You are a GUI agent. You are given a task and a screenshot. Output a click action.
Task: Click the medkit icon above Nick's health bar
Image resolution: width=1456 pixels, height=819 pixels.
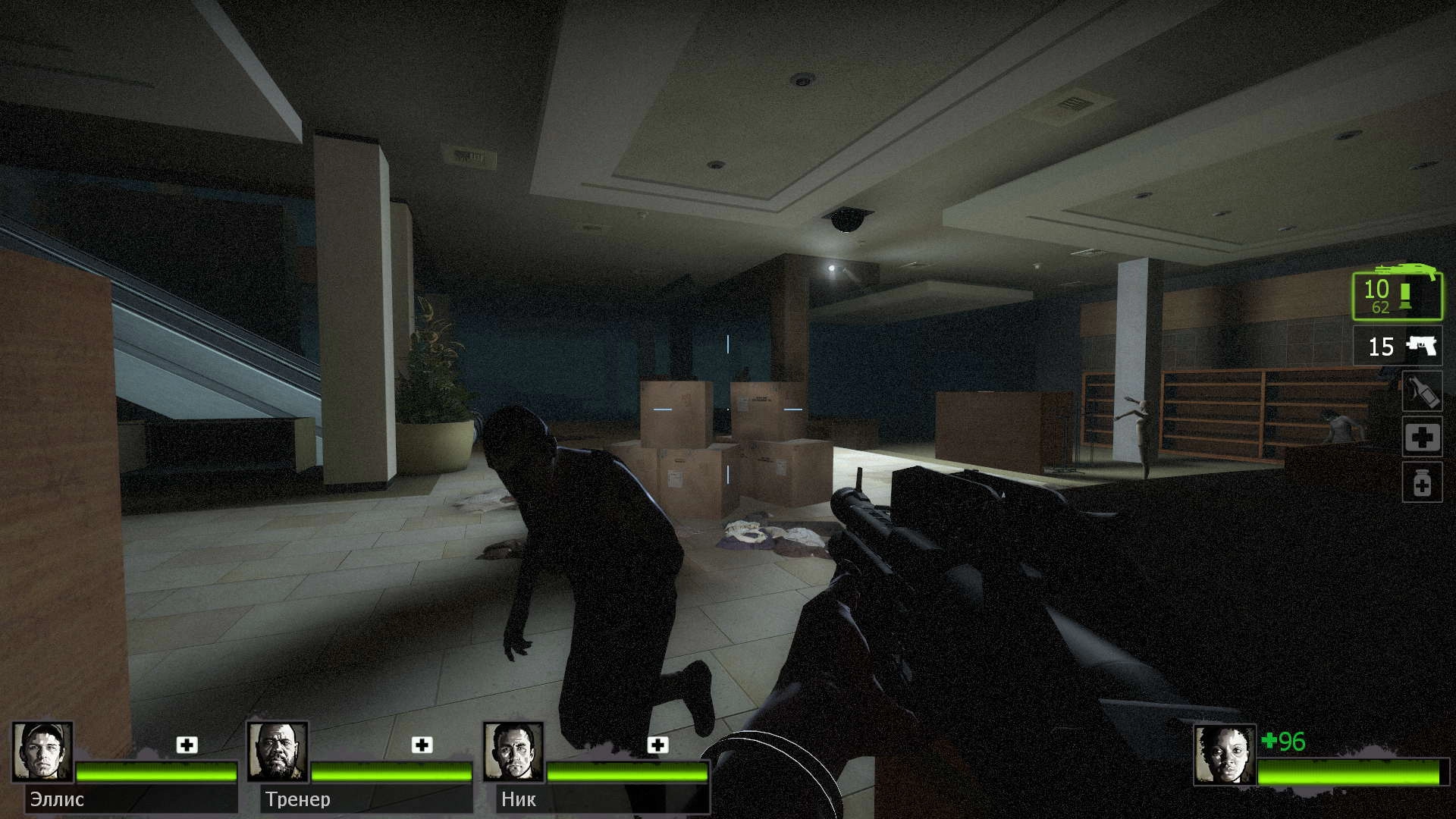657,745
